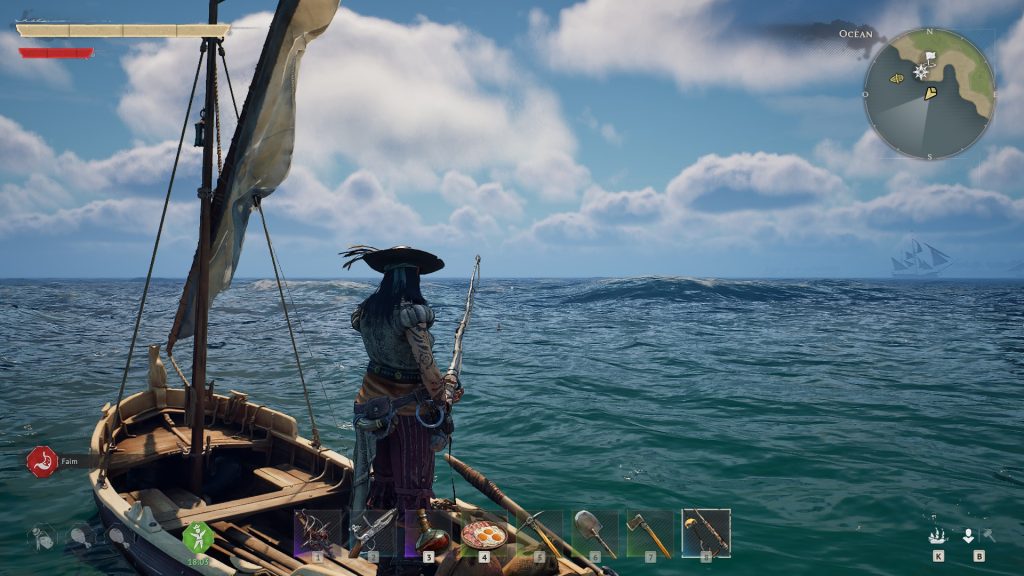Viewport: 1024px width, 576px height.
Task: Equip the axe in the hotbar
Action: pos(649,532)
